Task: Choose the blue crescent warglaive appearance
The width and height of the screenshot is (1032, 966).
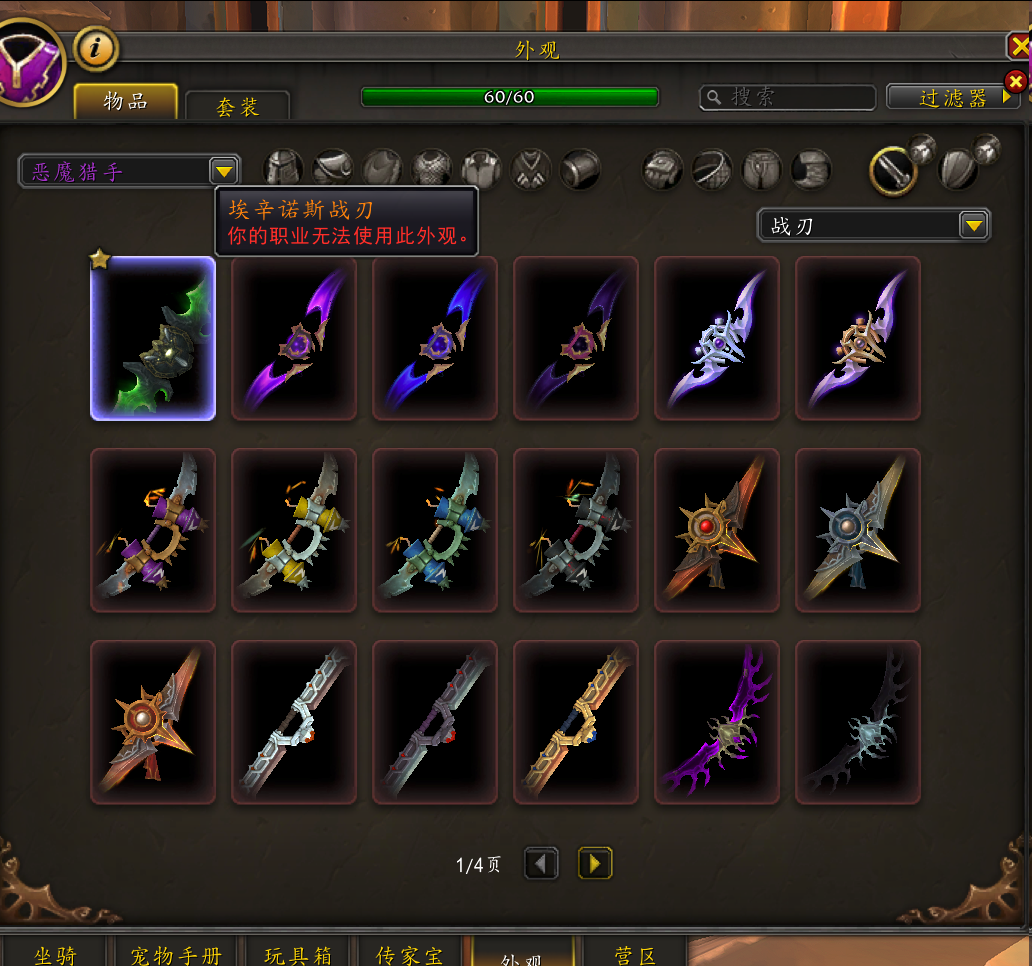Action: point(435,338)
